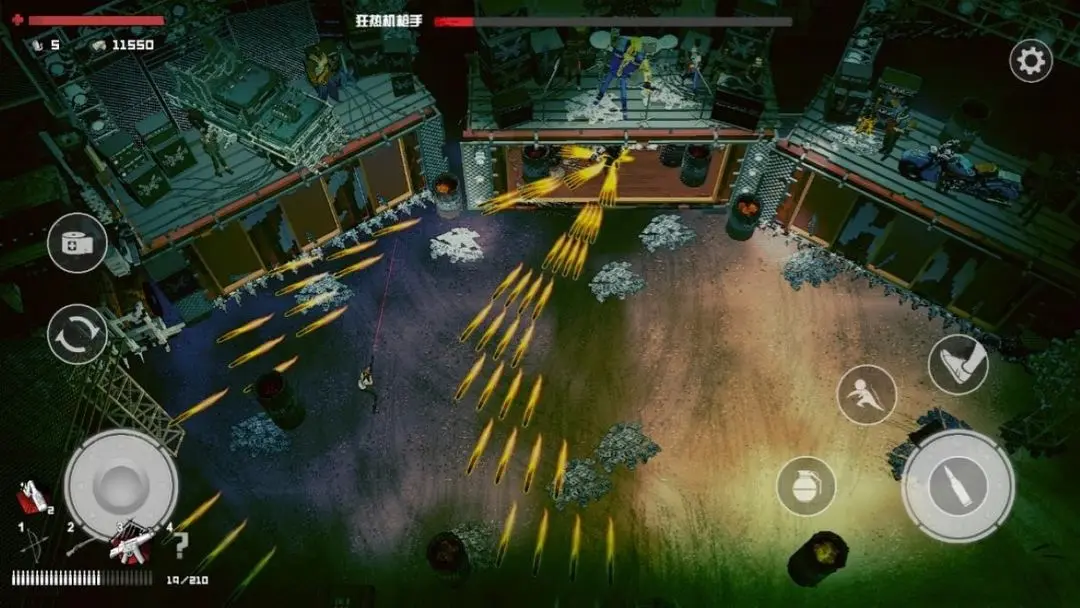Fire weapon with the bullet button
This screenshot has height=608, width=1080.
pyautogui.click(x=957, y=487)
